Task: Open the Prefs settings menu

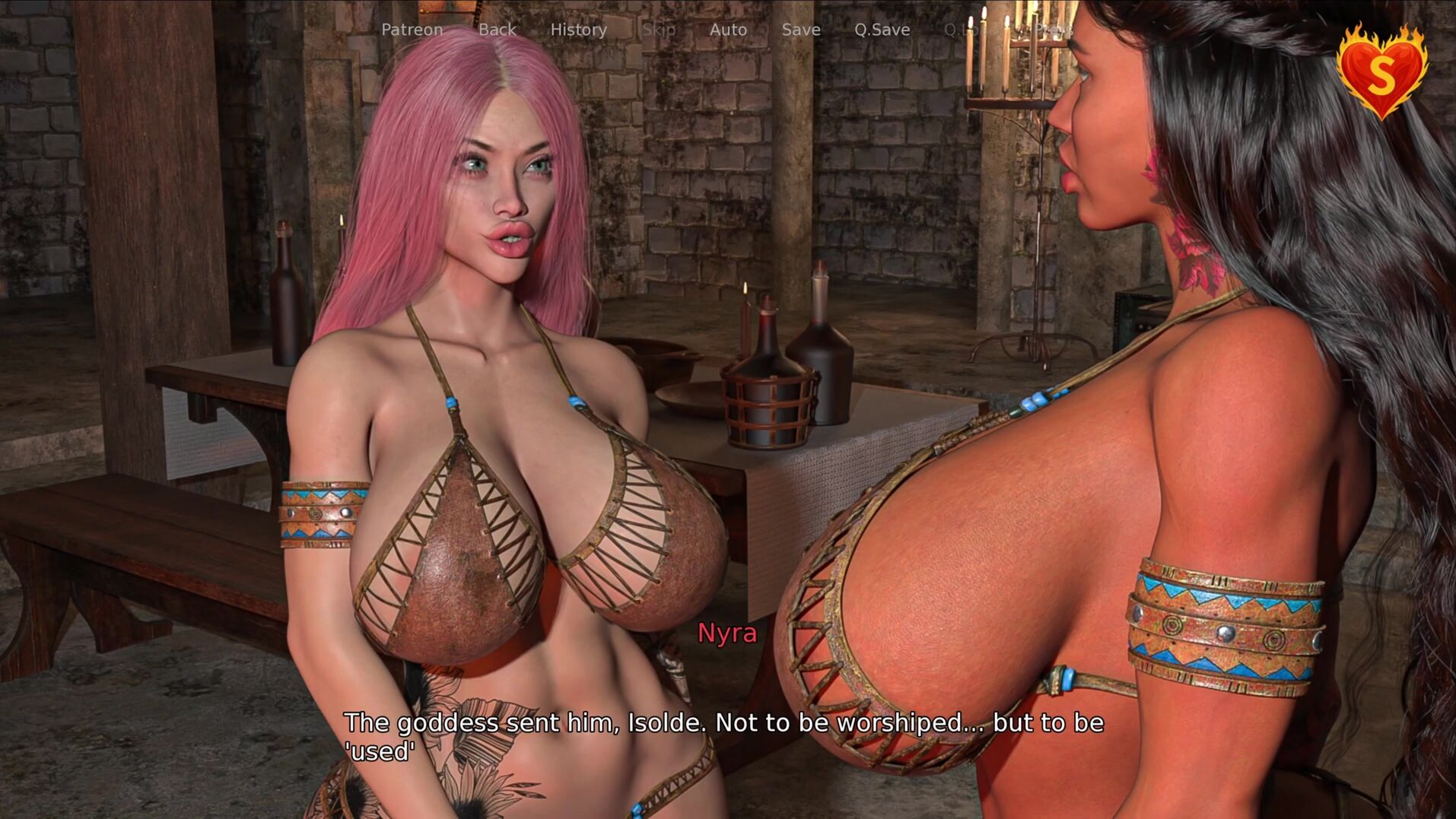Action: [1053, 30]
